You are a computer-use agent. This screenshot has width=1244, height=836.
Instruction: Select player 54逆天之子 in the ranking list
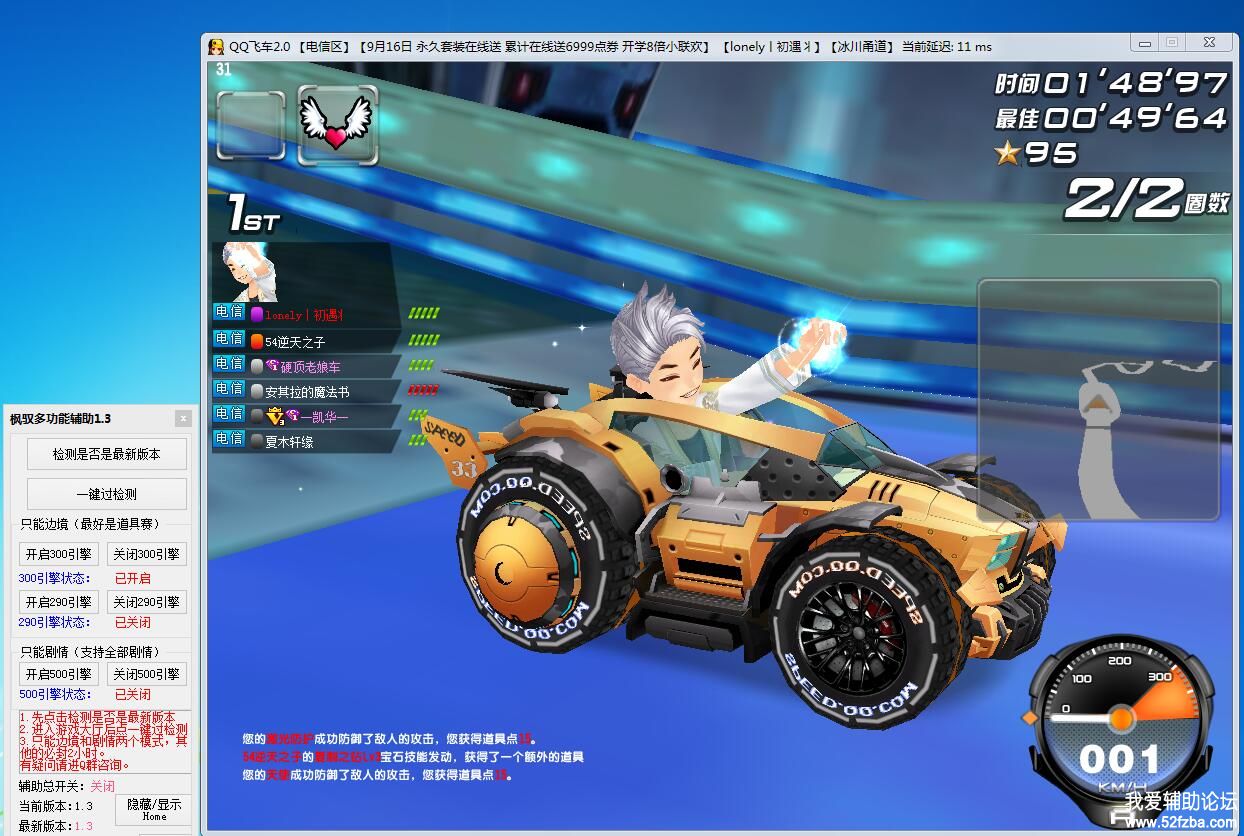tap(295, 342)
